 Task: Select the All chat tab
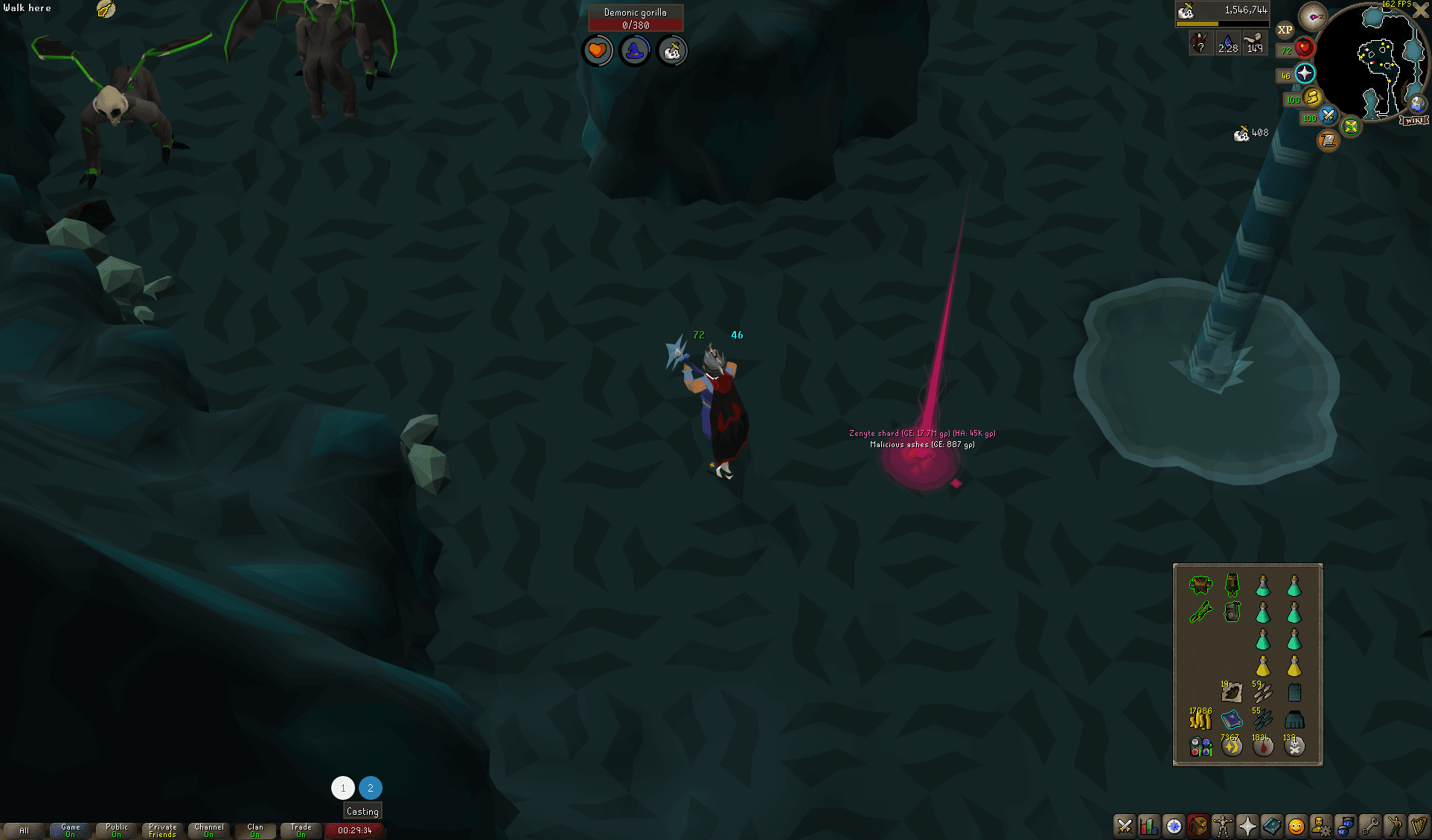tap(25, 830)
